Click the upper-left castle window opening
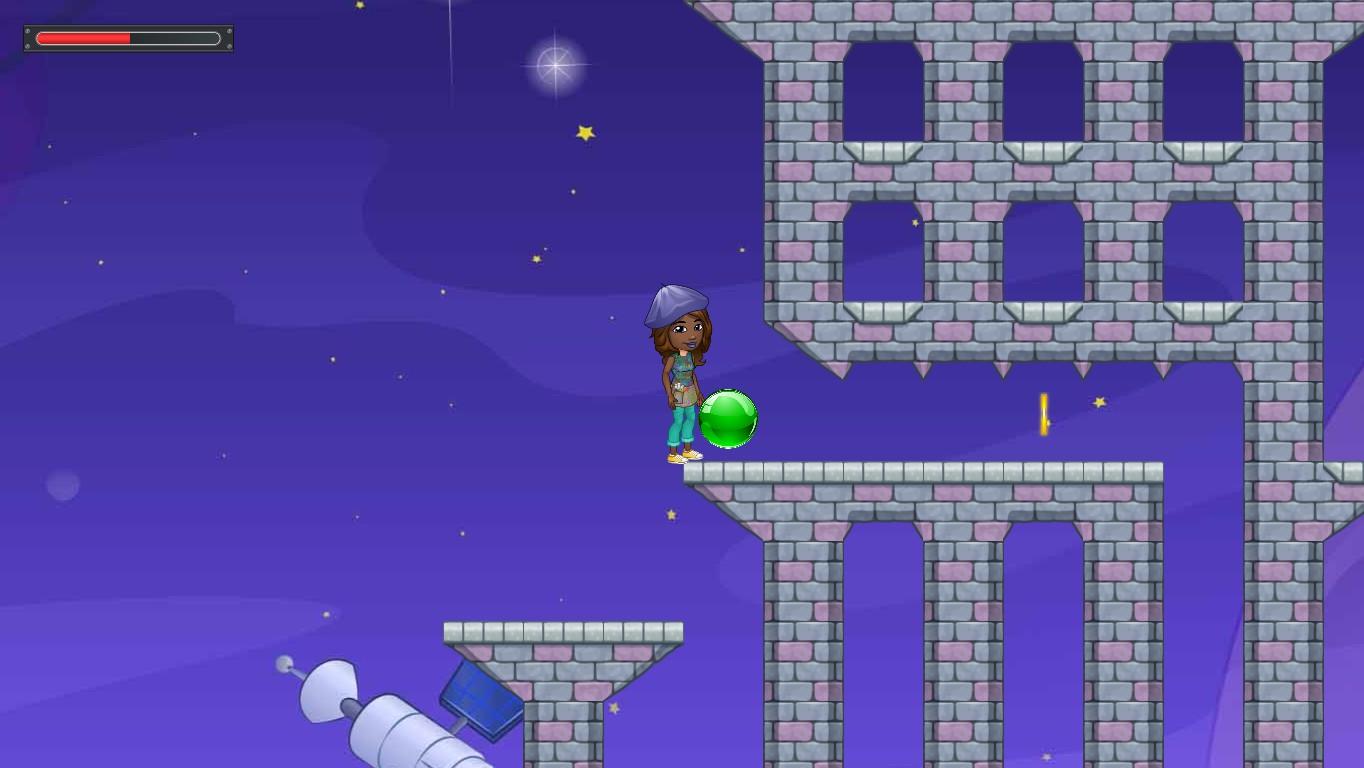 coord(884,90)
